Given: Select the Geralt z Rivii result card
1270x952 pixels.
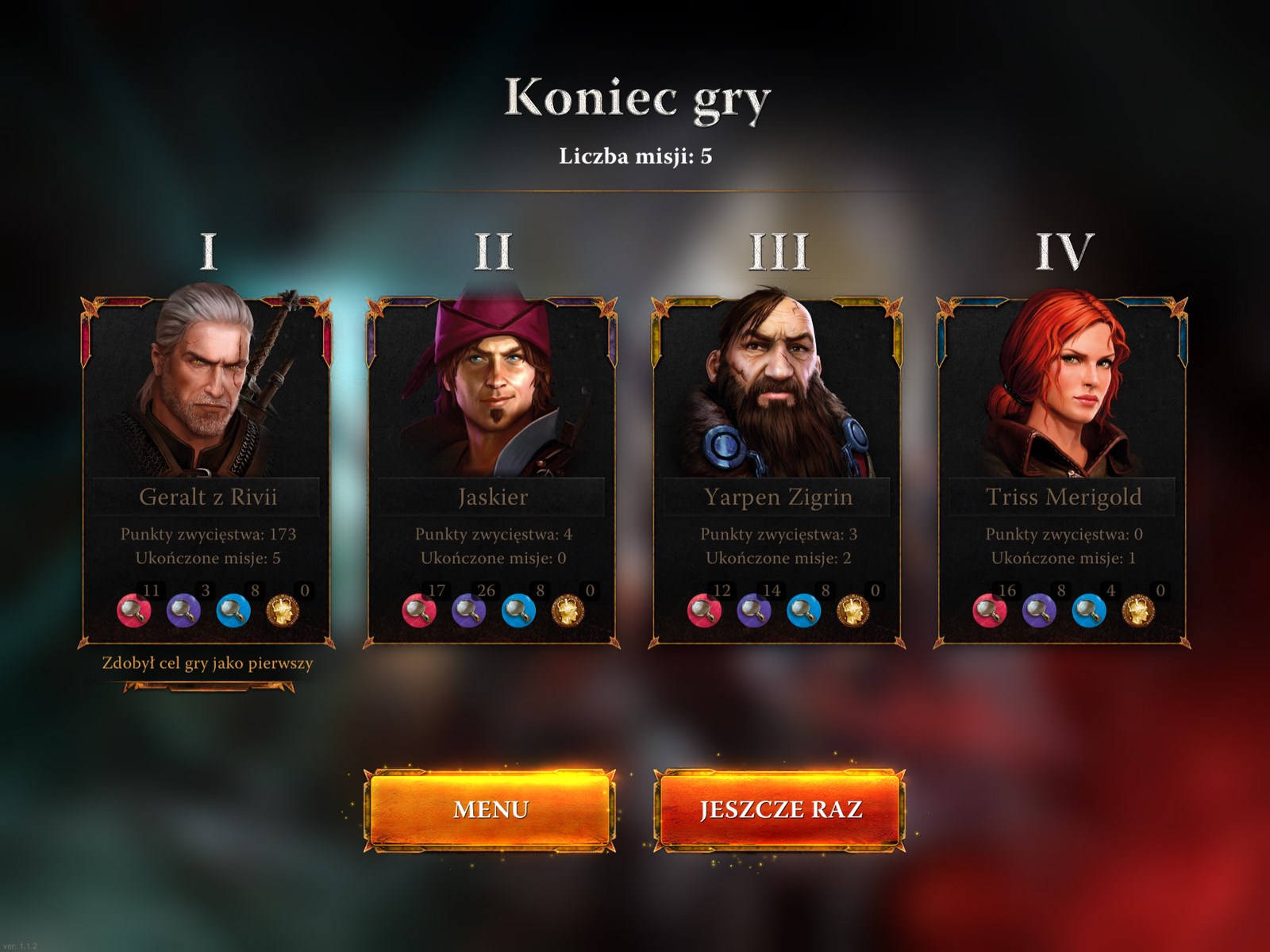Looking at the screenshot, I should tap(207, 472).
